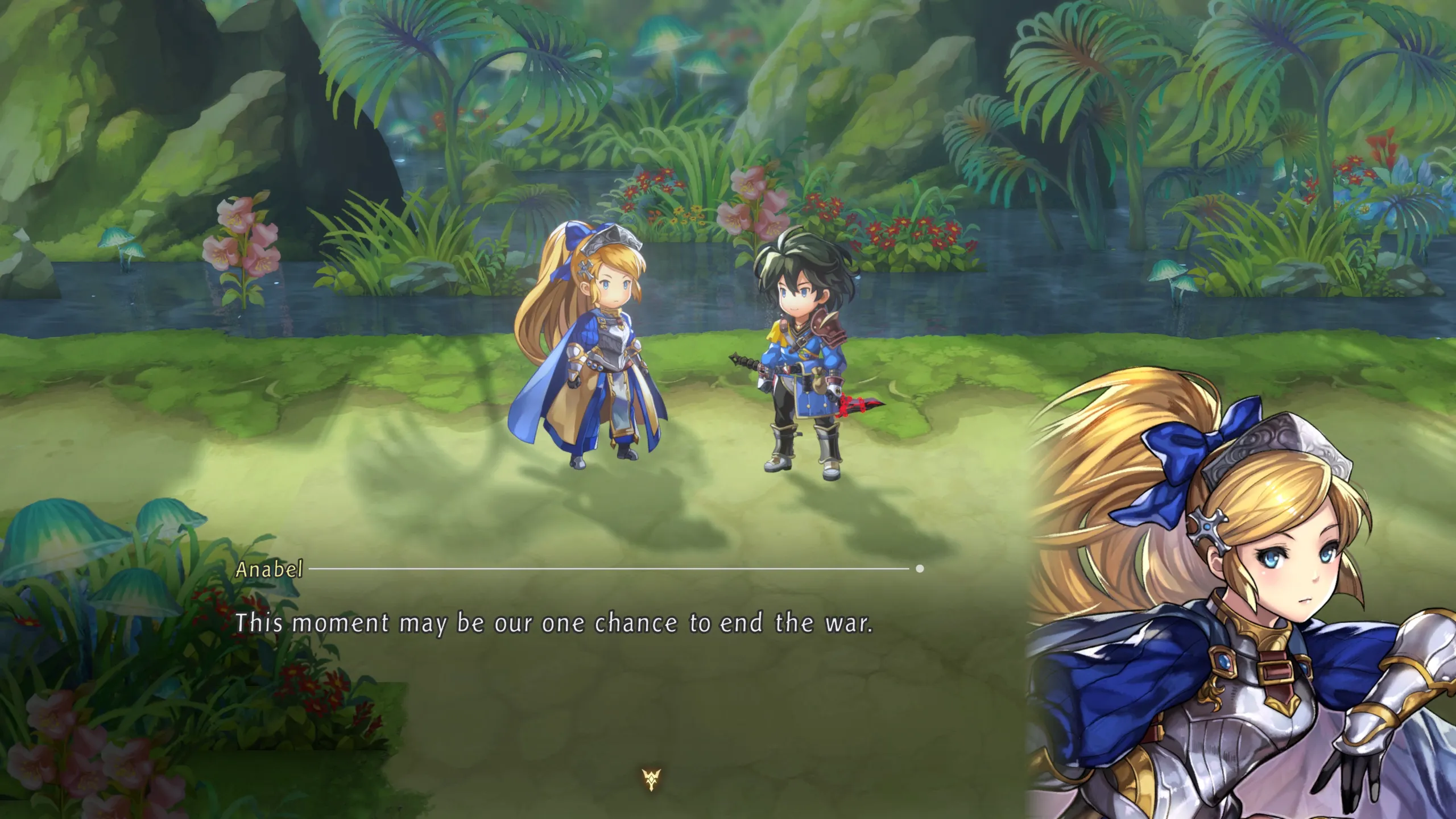Advance dialogue with the golden continue arrow
This screenshot has height=819, width=1456.
coord(651,779)
